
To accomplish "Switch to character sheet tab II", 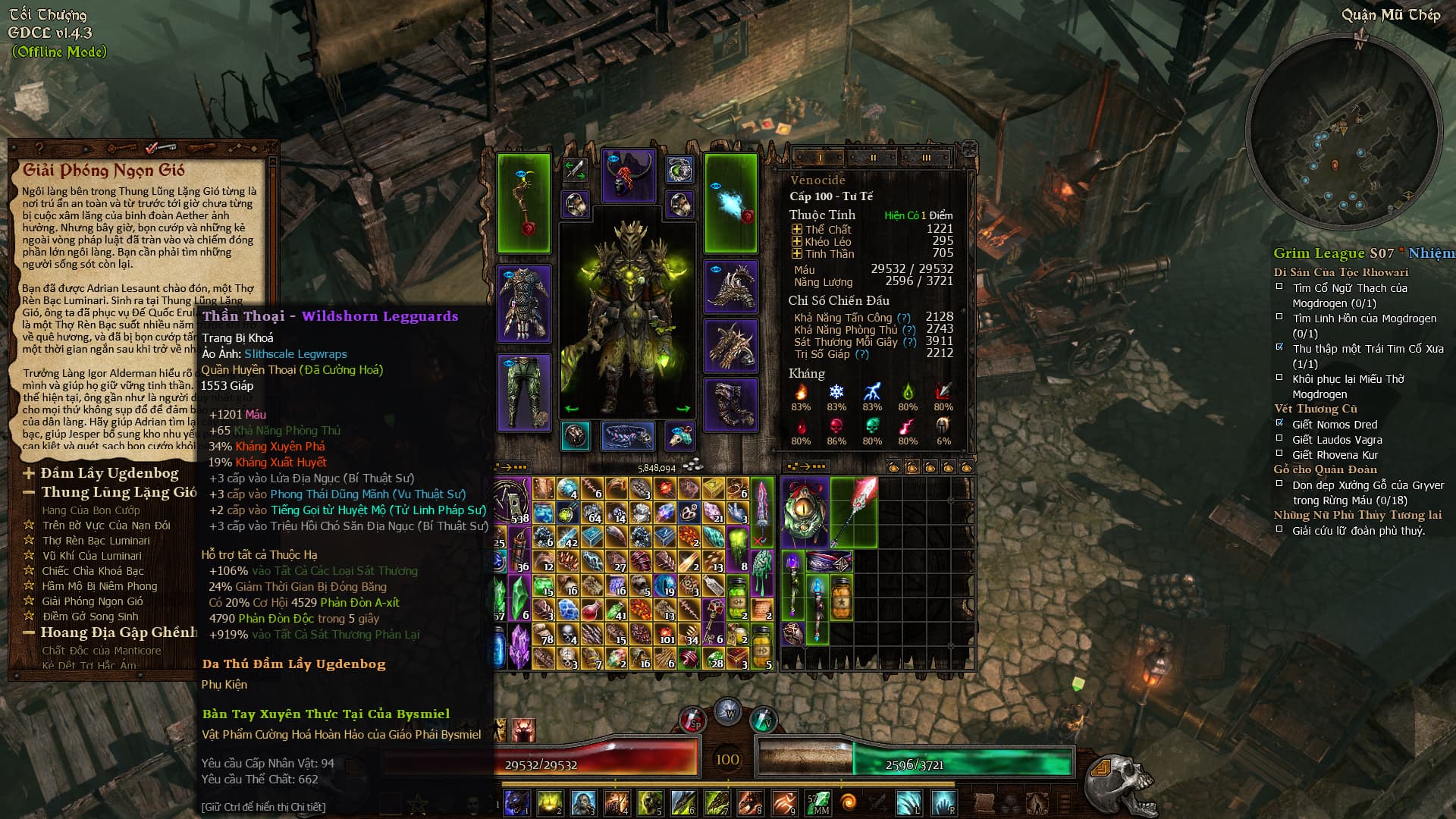I will point(873,158).
